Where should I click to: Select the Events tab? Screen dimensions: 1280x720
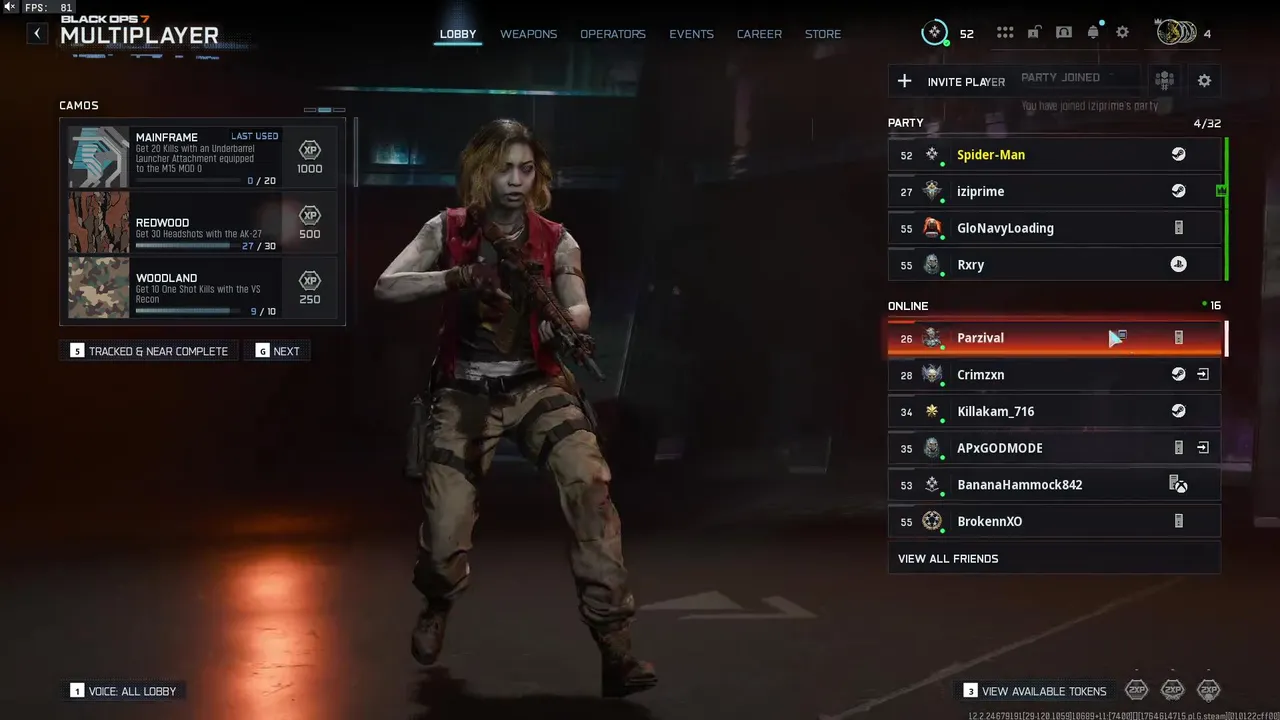point(691,34)
